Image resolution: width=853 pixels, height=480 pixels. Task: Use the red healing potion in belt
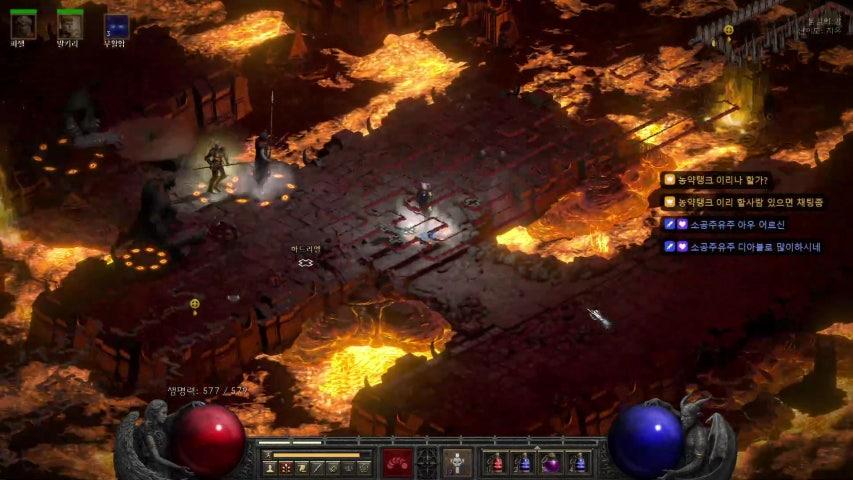point(496,463)
